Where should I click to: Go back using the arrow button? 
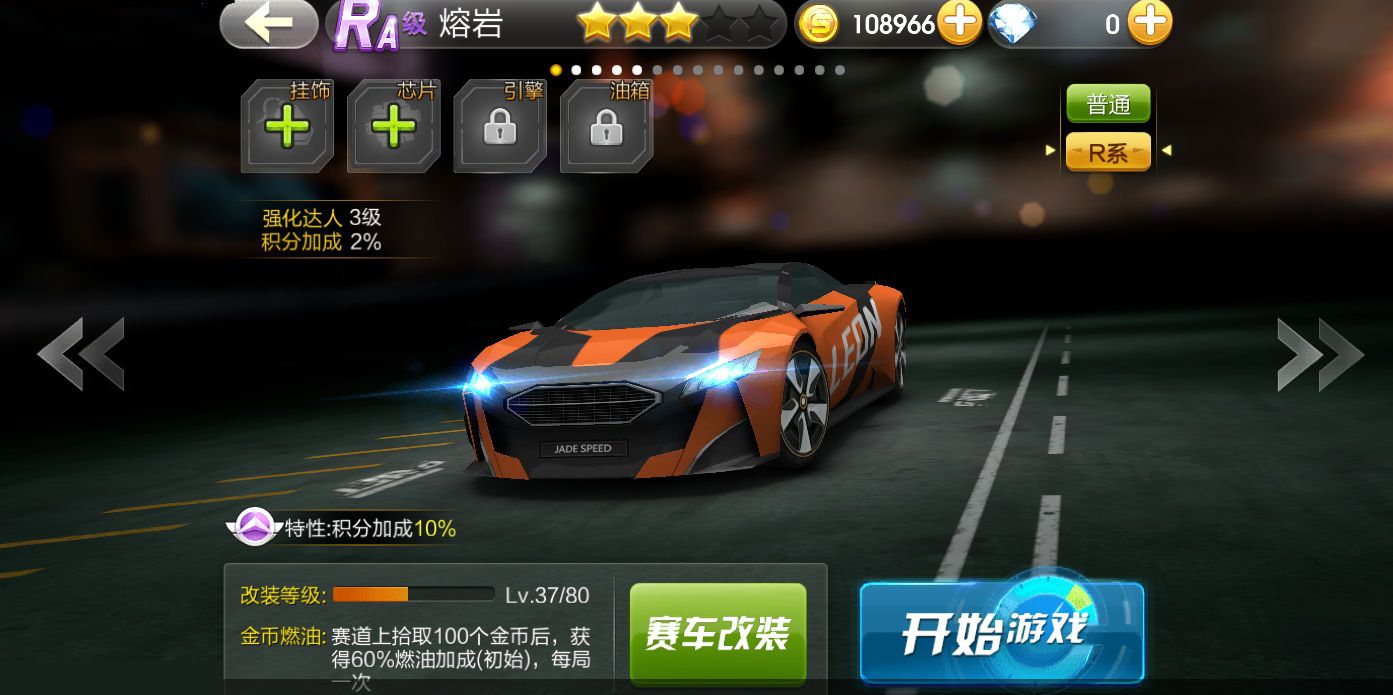[268, 24]
